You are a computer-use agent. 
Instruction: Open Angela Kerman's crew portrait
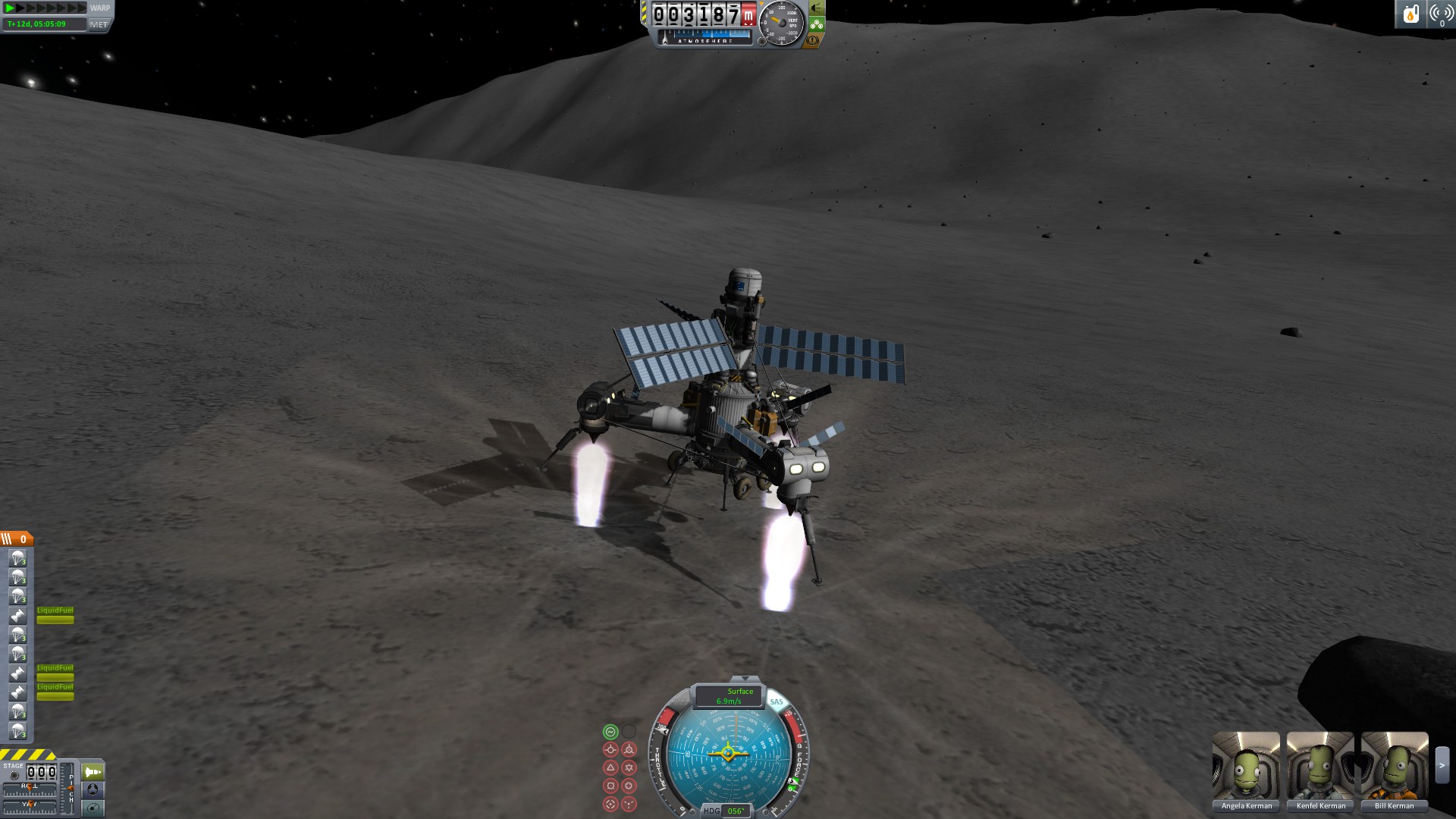[x=1246, y=766]
